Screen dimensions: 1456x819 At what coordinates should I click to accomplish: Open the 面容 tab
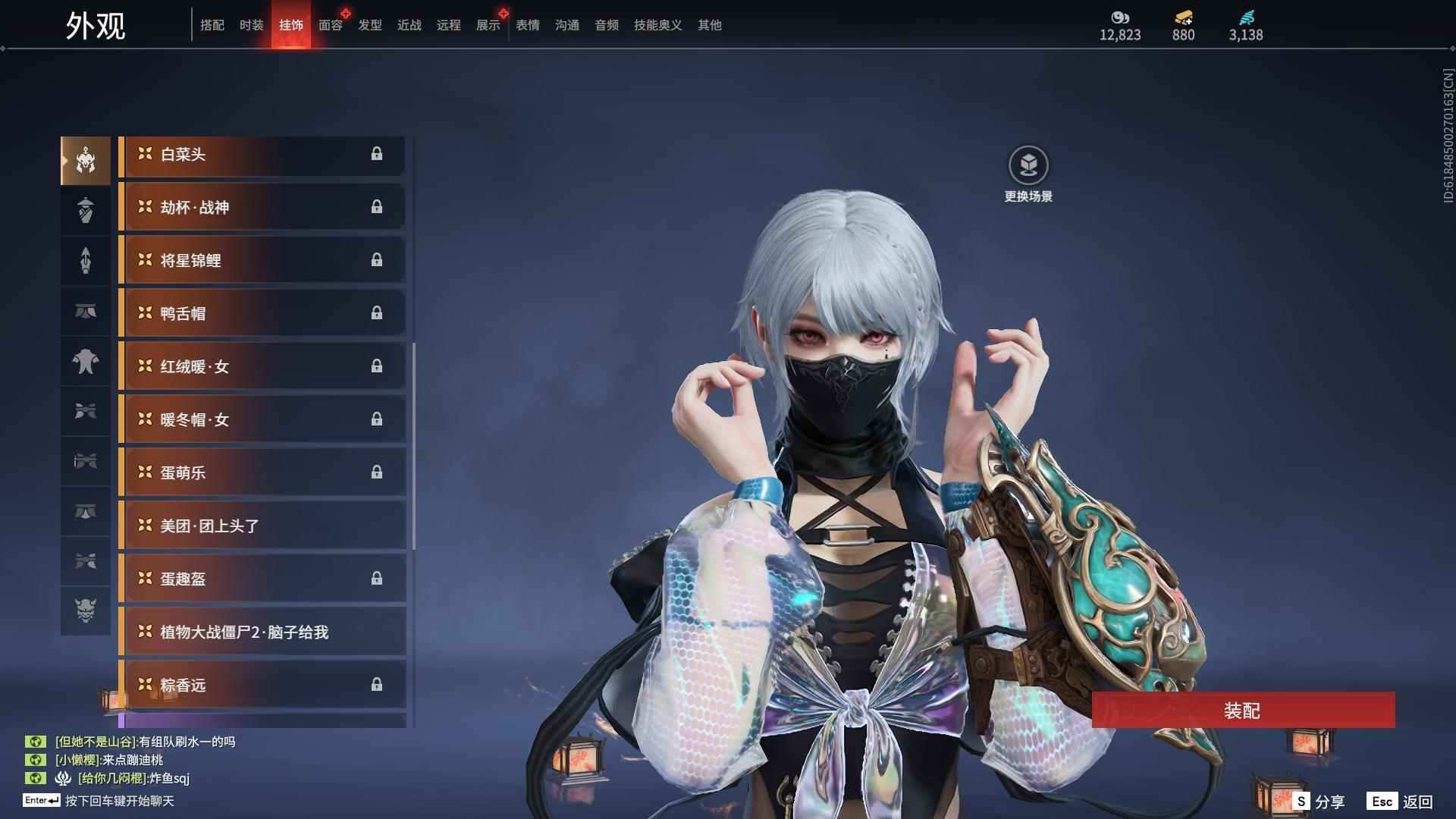pyautogui.click(x=330, y=25)
